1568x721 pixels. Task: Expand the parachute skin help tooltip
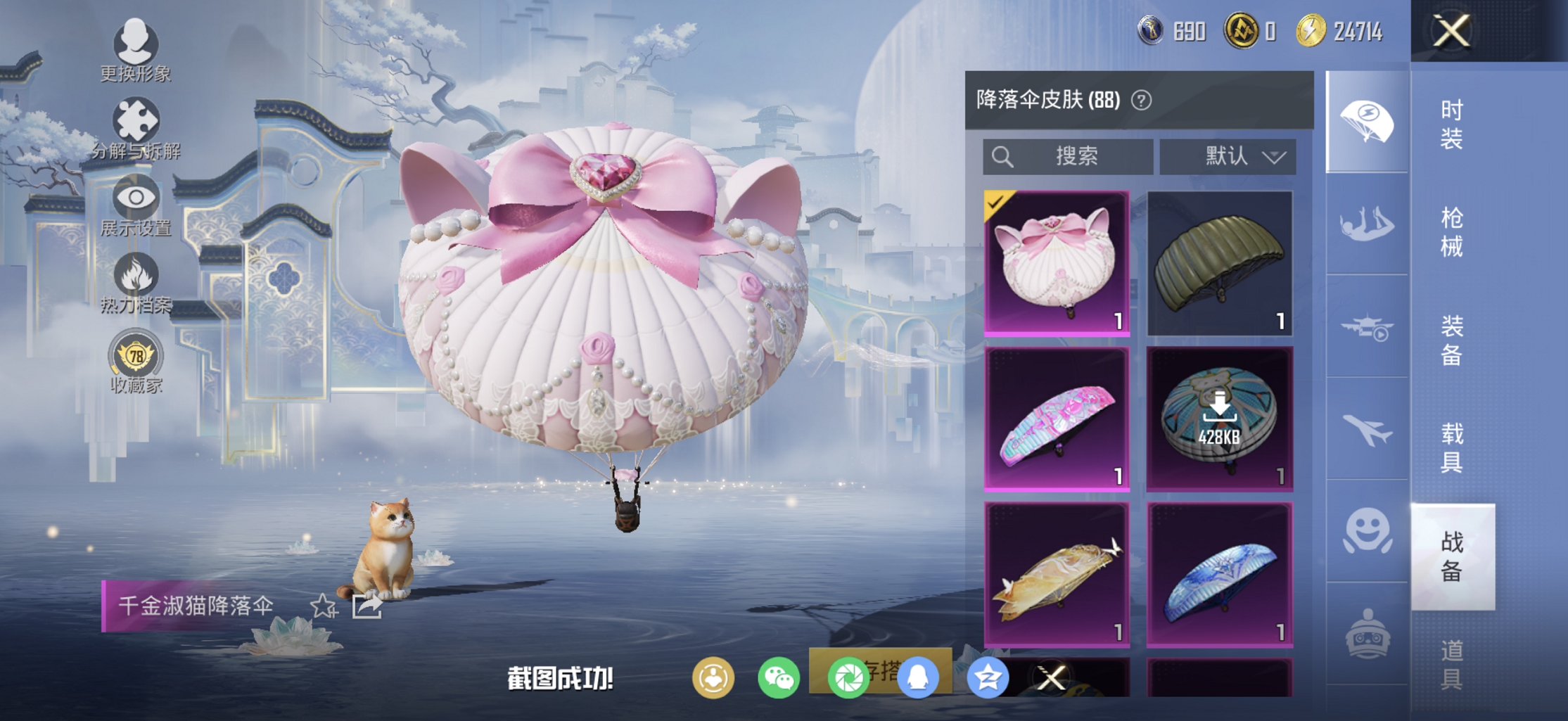pos(1140,100)
